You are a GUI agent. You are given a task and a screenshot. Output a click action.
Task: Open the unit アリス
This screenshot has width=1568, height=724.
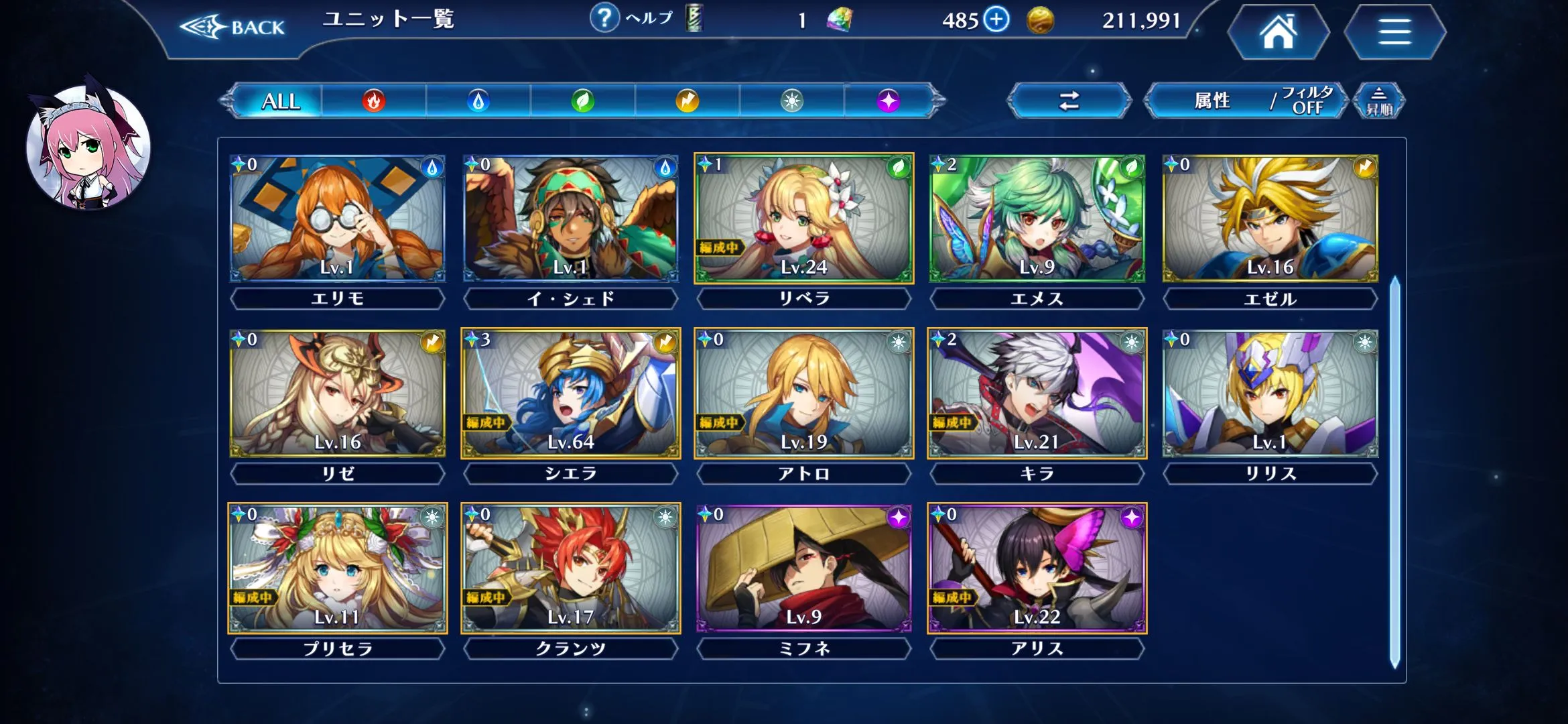coord(1037,568)
